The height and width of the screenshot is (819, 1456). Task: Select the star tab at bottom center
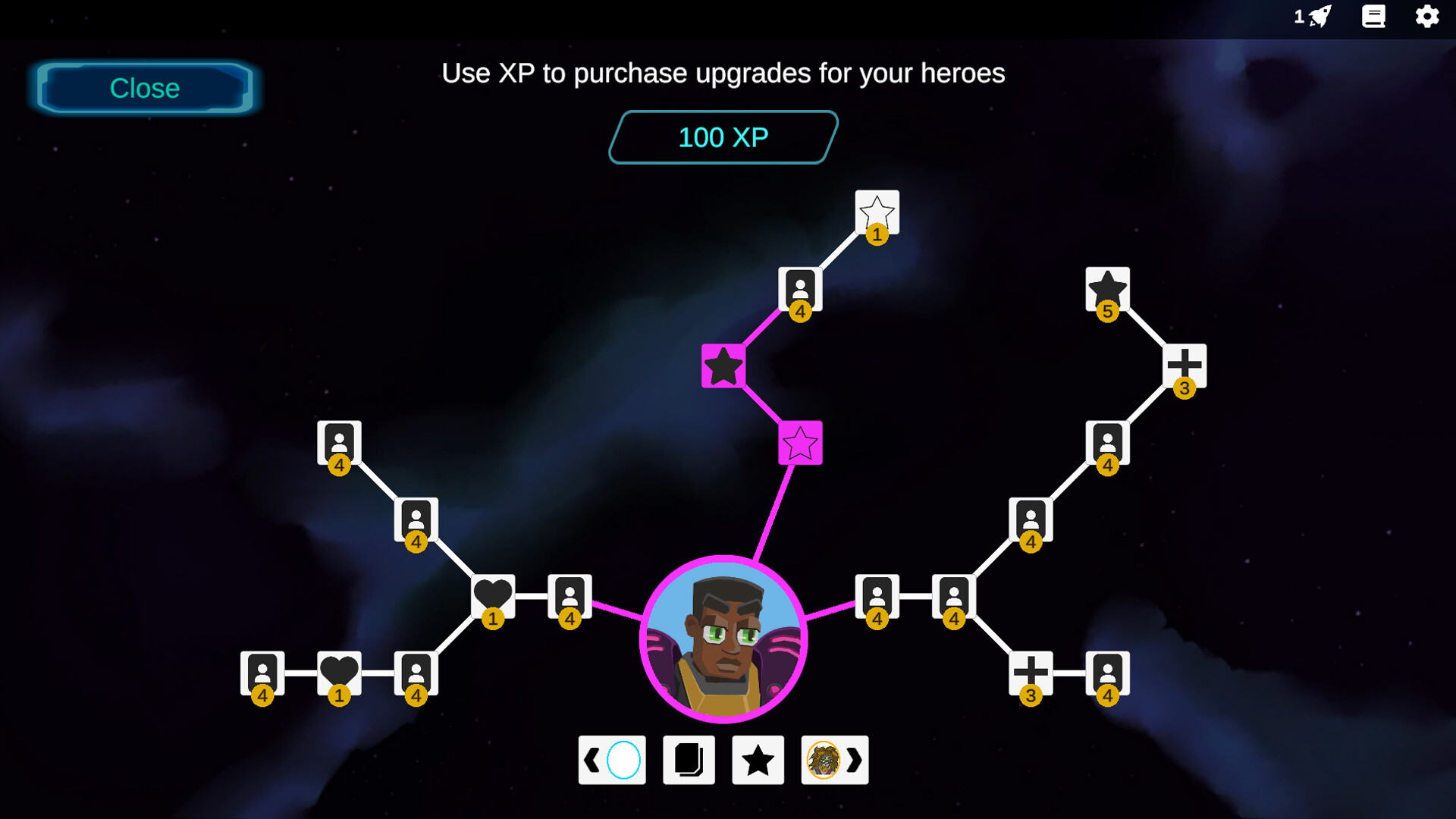tap(757, 760)
